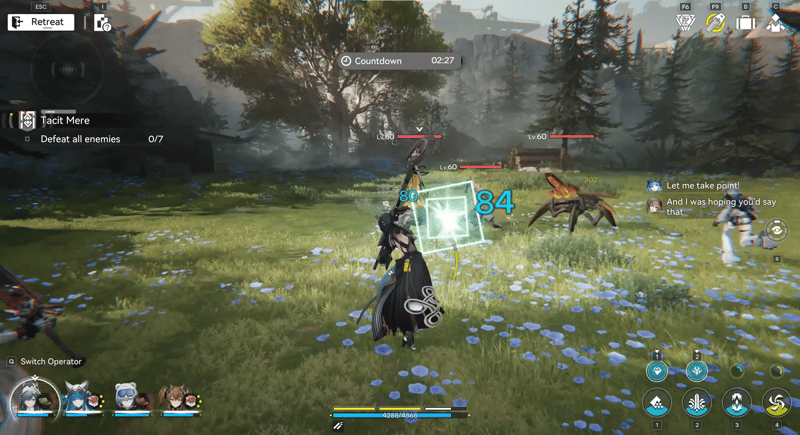Select the active dark-haired operator portrait
800x435 pixels.
(35, 400)
